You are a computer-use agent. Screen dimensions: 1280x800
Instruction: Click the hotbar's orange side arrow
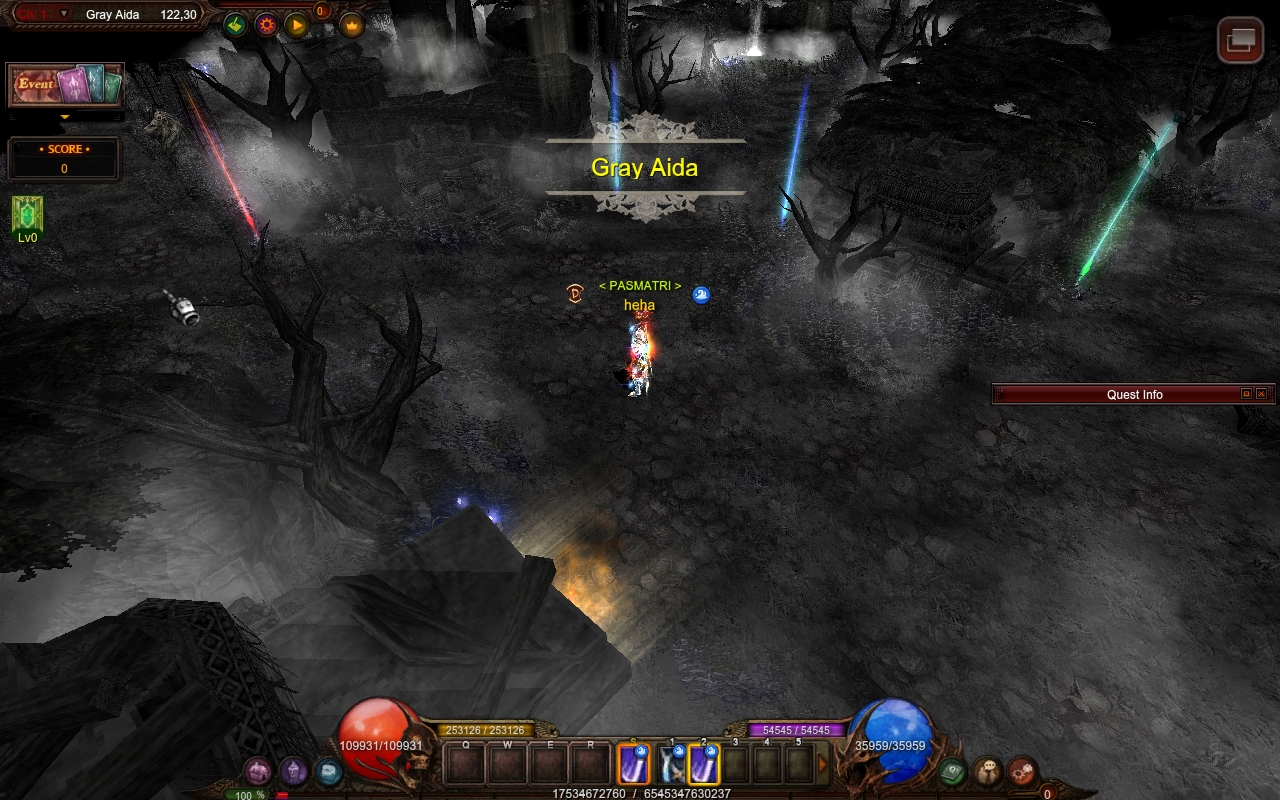pos(823,765)
